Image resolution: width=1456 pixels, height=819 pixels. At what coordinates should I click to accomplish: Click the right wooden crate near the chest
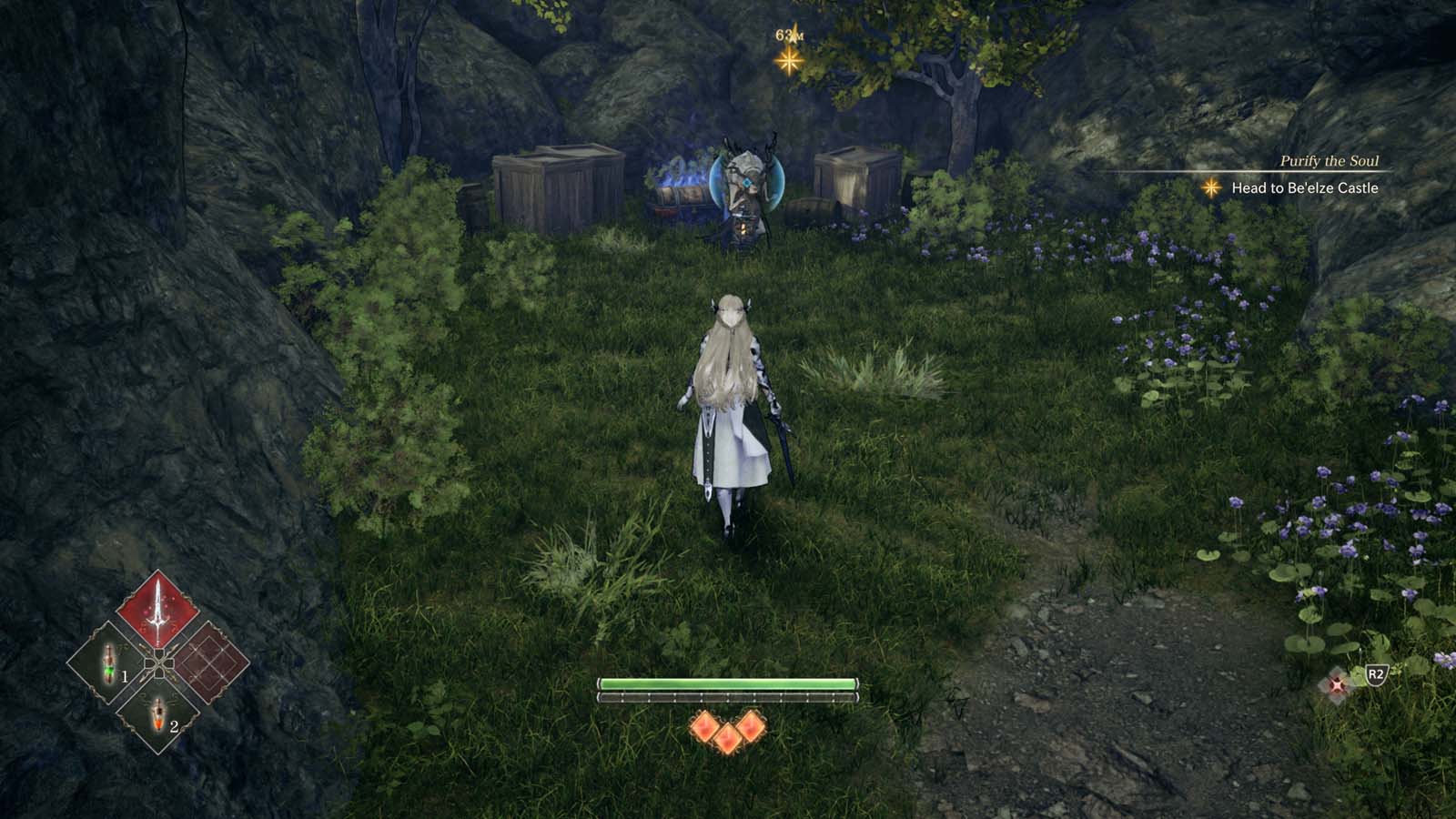(848, 182)
